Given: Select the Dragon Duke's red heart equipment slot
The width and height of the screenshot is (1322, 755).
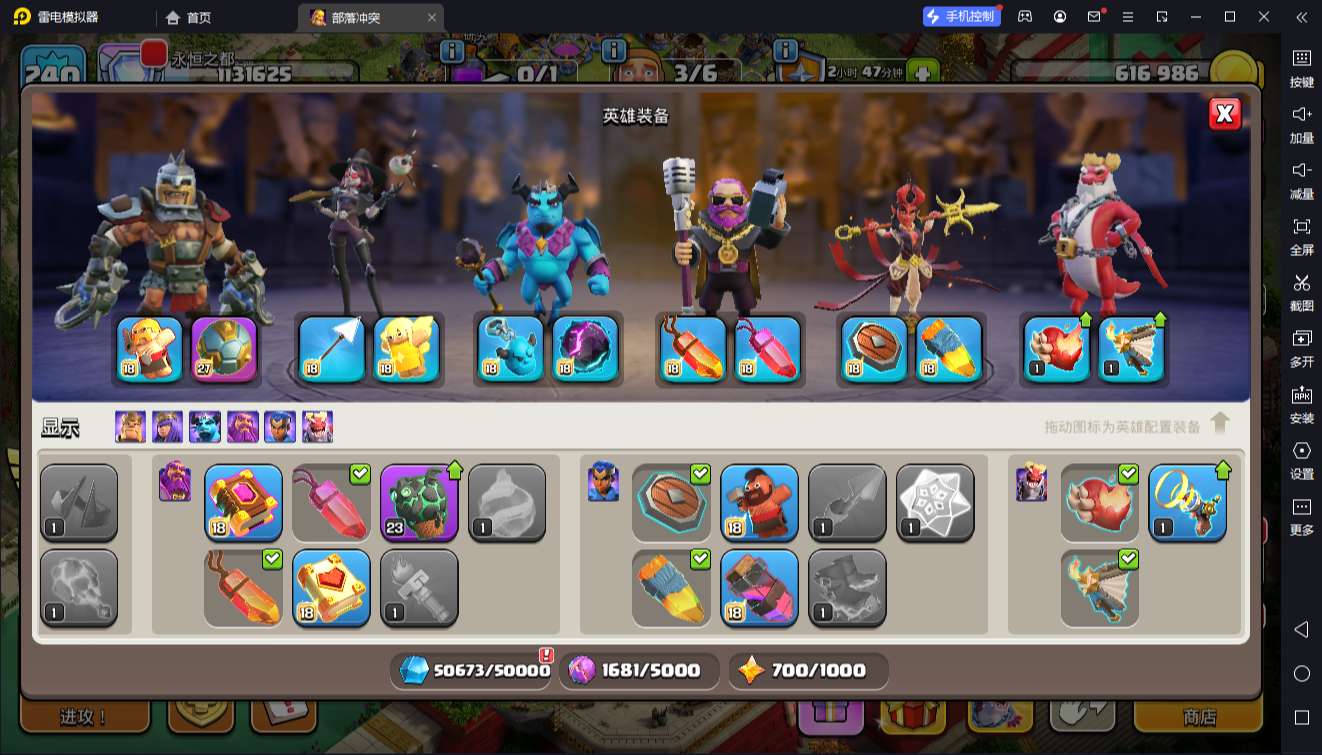Looking at the screenshot, I should (1057, 349).
